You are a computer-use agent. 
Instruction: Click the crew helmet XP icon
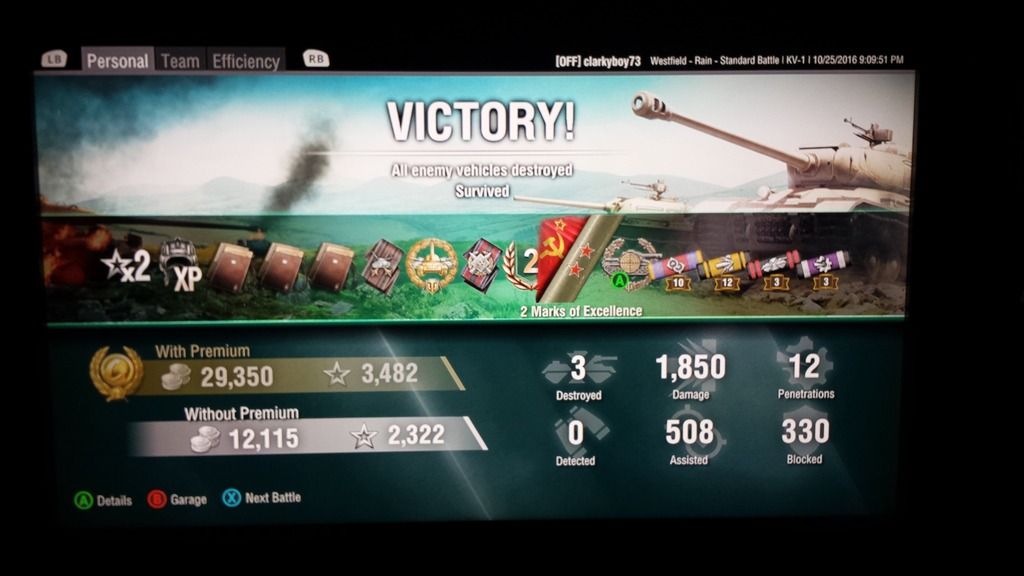point(180,265)
